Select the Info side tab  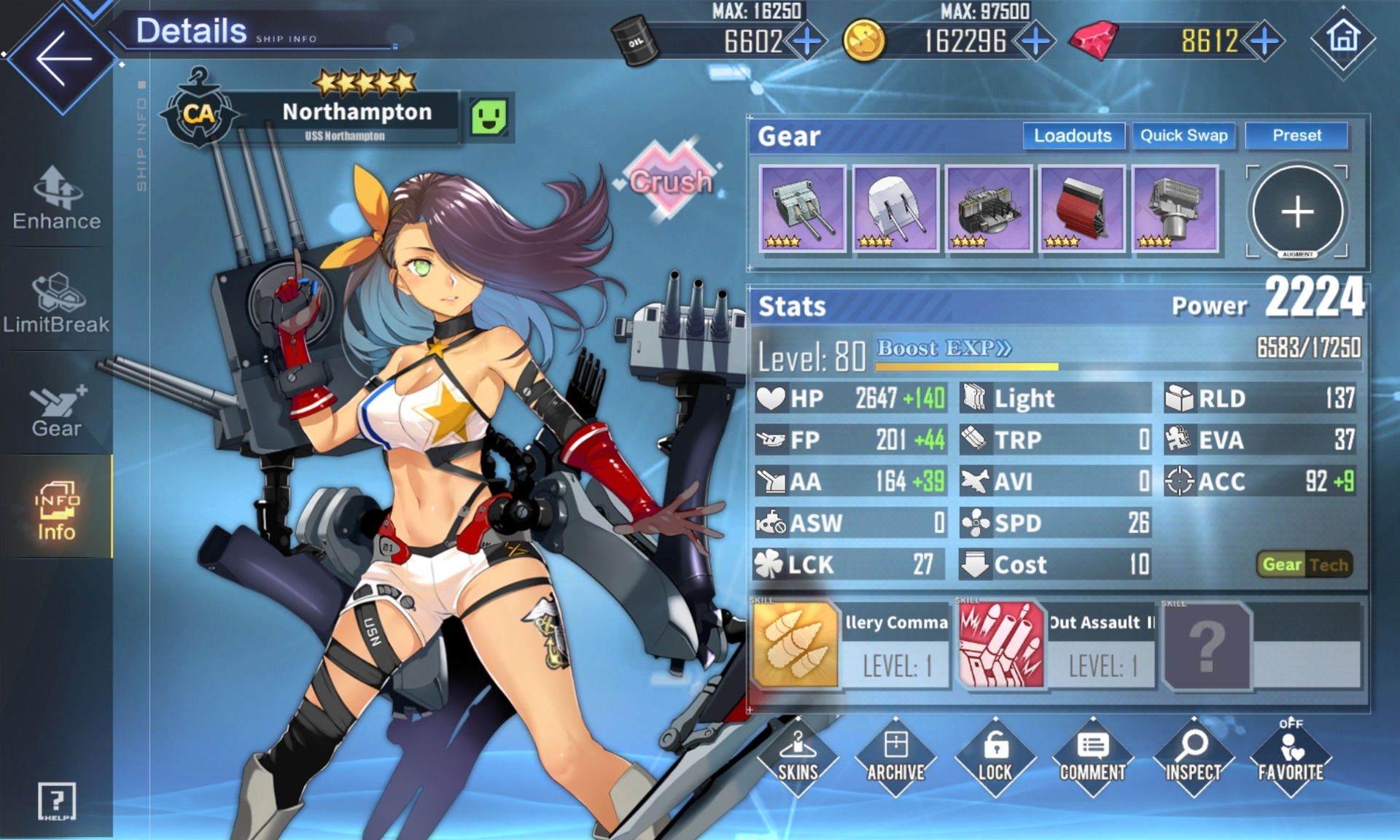(57, 510)
